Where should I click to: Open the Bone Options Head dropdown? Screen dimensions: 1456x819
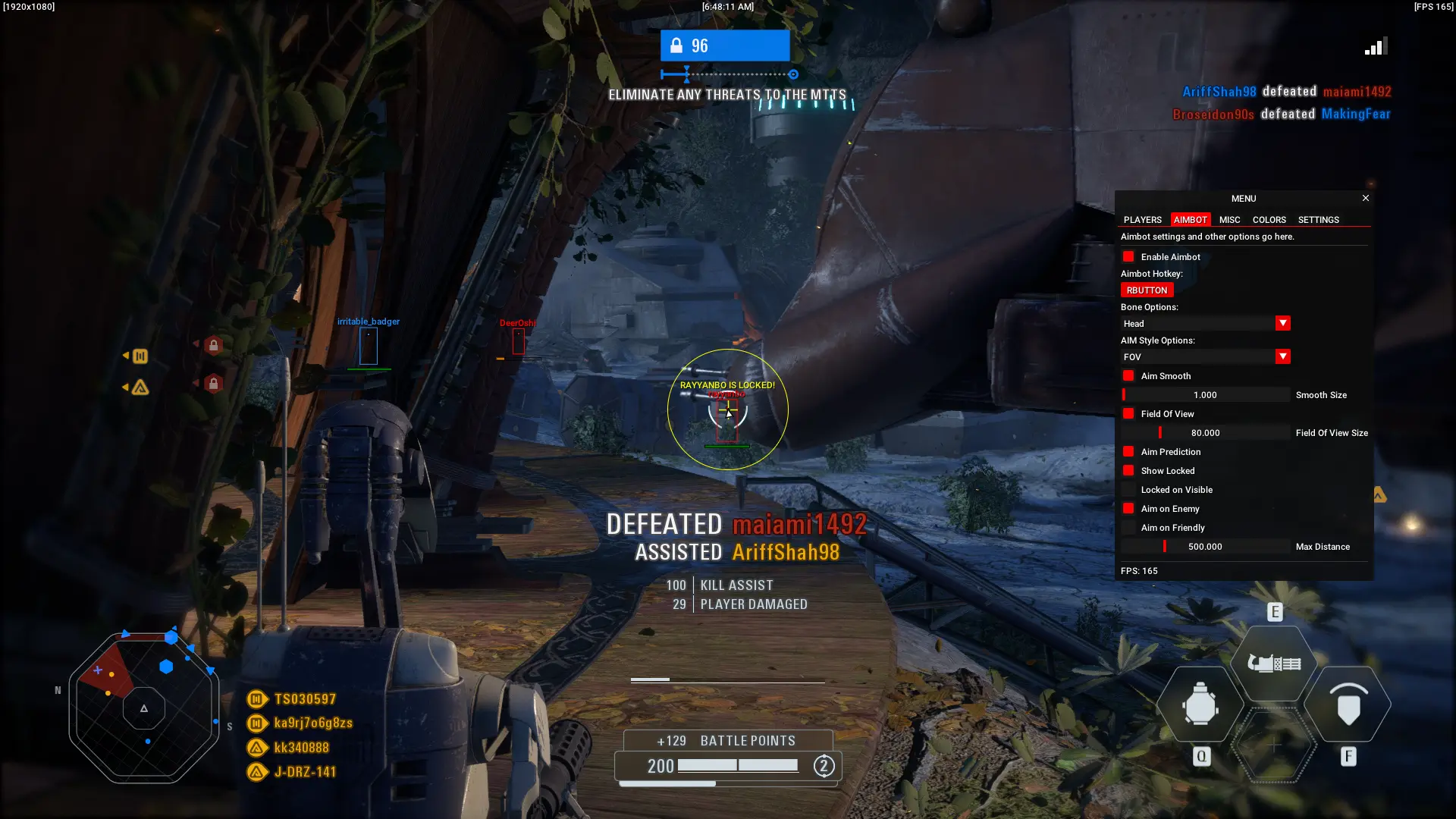pos(1282,323)
